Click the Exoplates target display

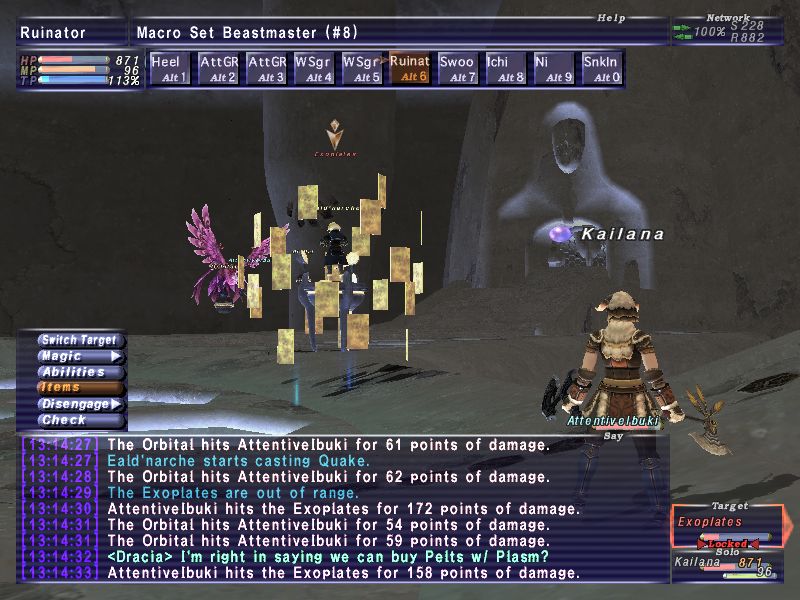[727, 523]
